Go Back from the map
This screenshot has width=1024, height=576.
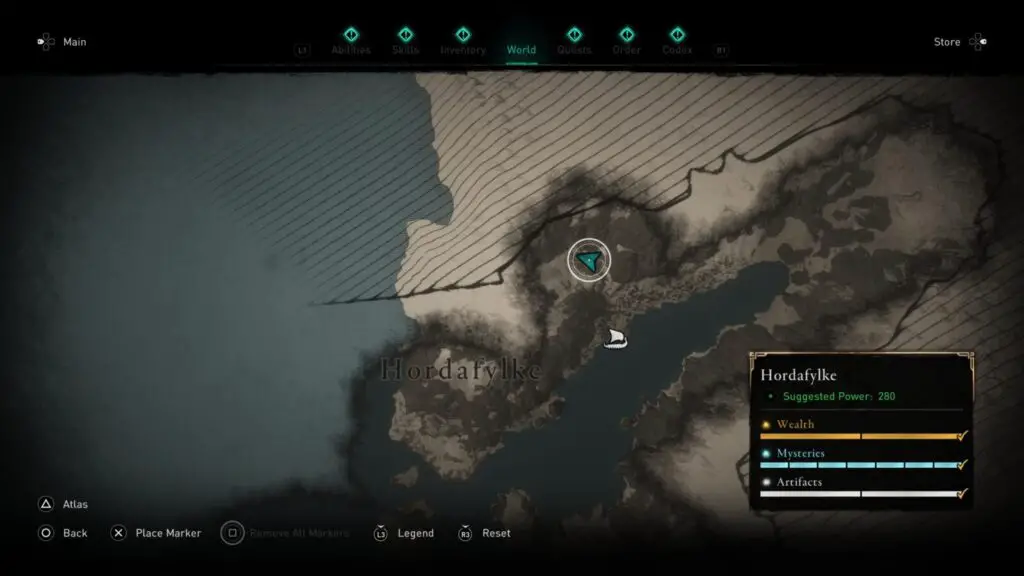coord(64,533)
